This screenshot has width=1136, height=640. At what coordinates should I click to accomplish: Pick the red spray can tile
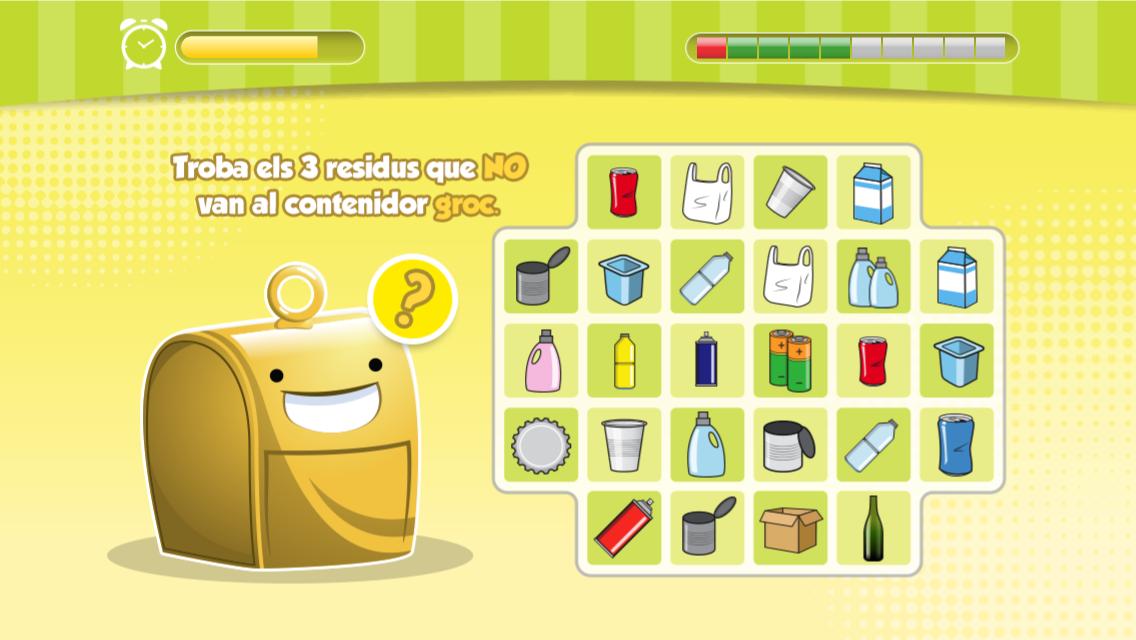(x=624, y=528)
